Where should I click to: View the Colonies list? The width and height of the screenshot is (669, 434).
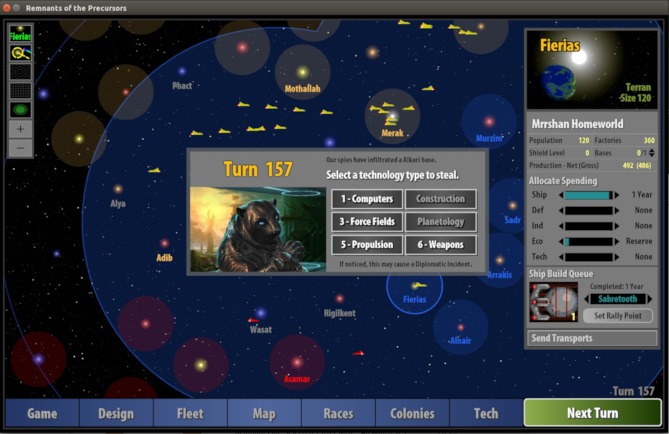[412, 413]
